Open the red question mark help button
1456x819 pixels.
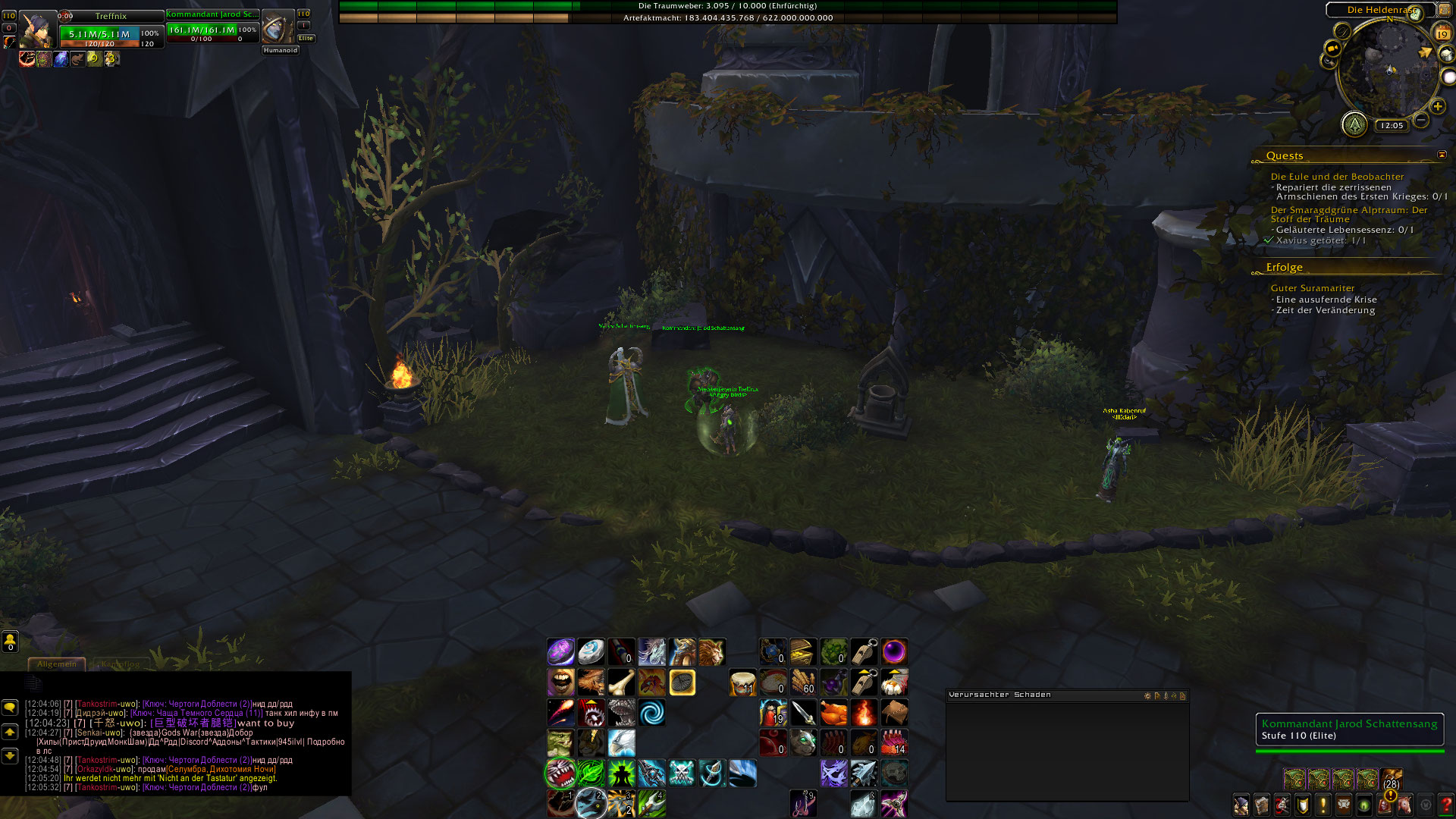(x=1445, y=805)
